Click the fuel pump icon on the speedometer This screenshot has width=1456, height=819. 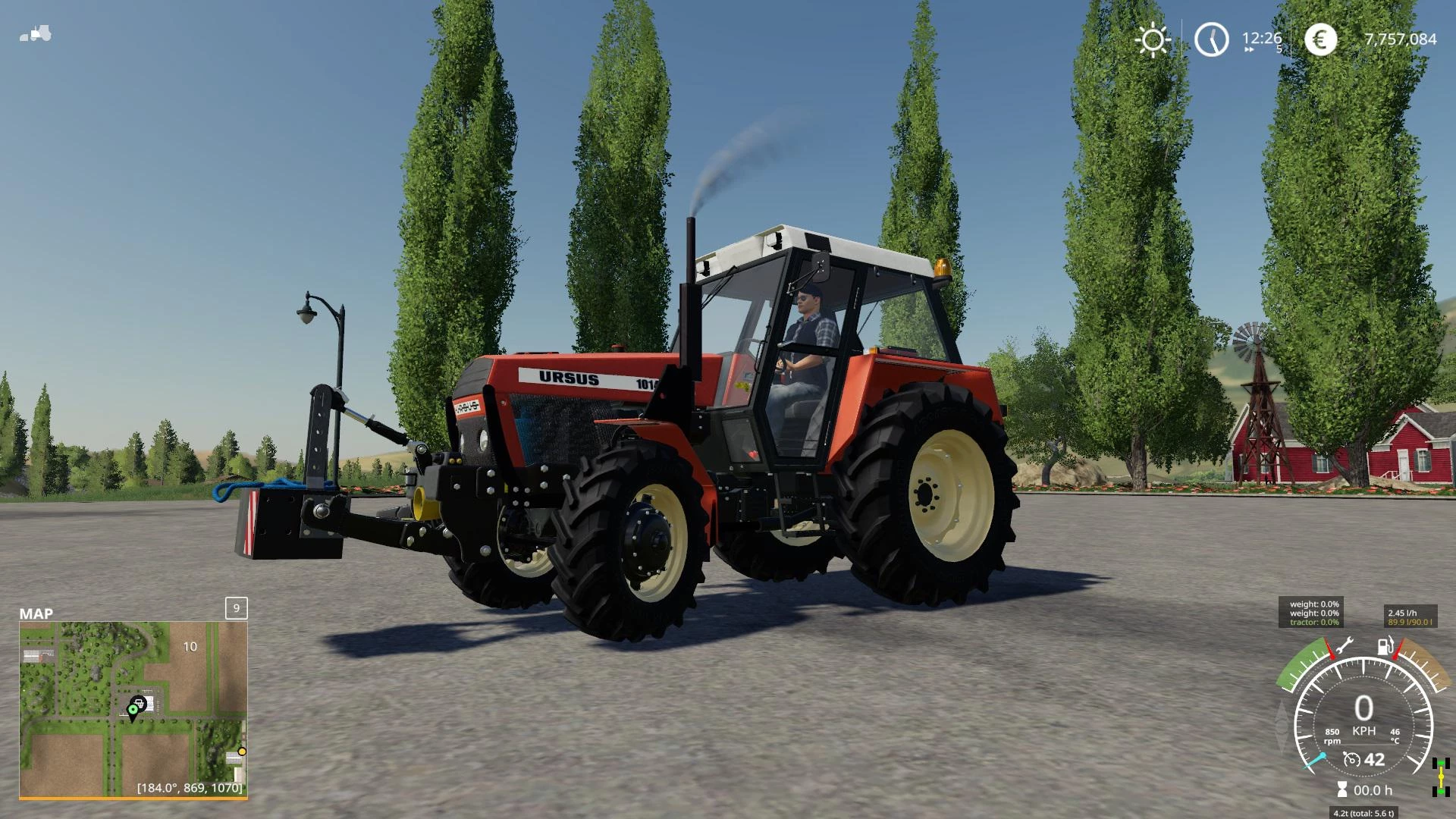1385,646
